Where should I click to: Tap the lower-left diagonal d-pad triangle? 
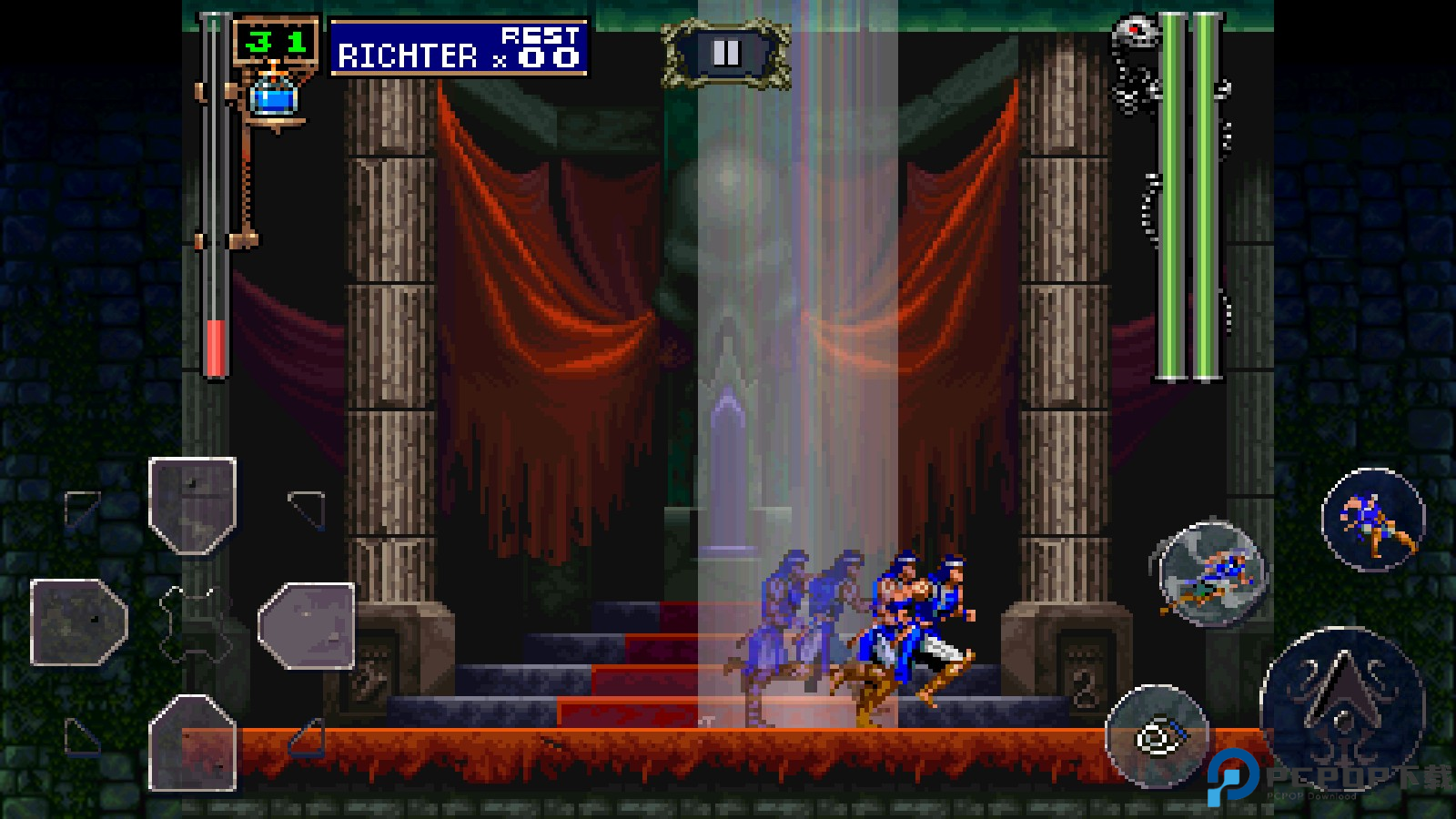click(80, 737)
